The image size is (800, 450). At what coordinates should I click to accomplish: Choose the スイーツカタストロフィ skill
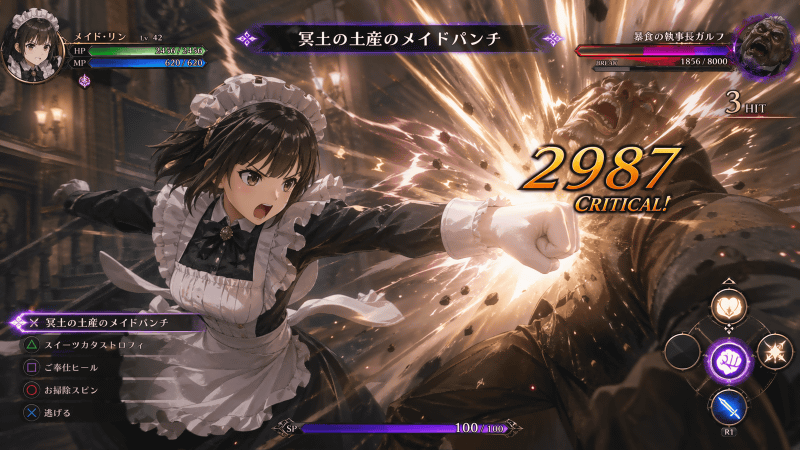95,345
